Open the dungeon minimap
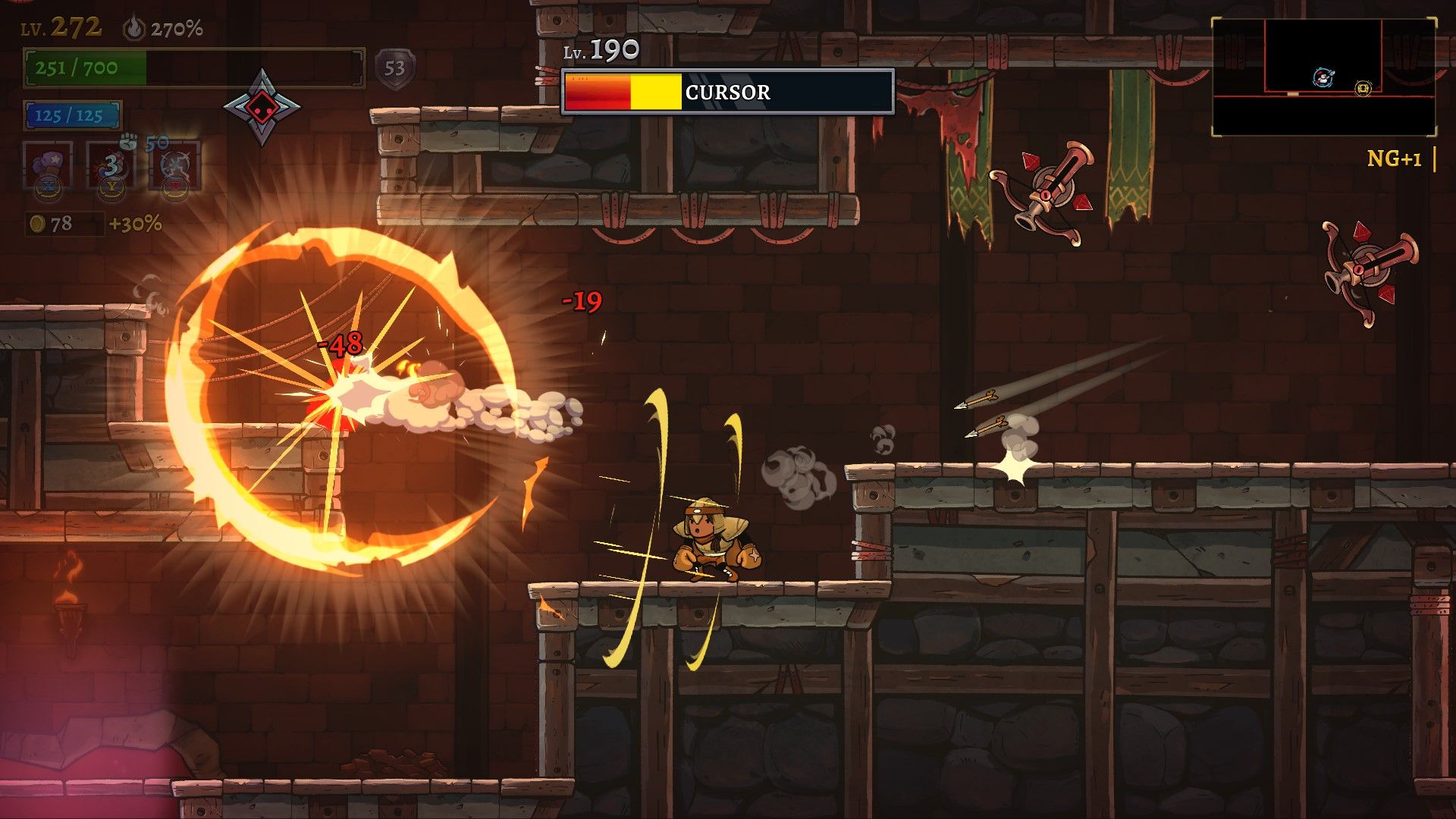The height and width of the screenshot is (819, 1456). point(1323,77)
